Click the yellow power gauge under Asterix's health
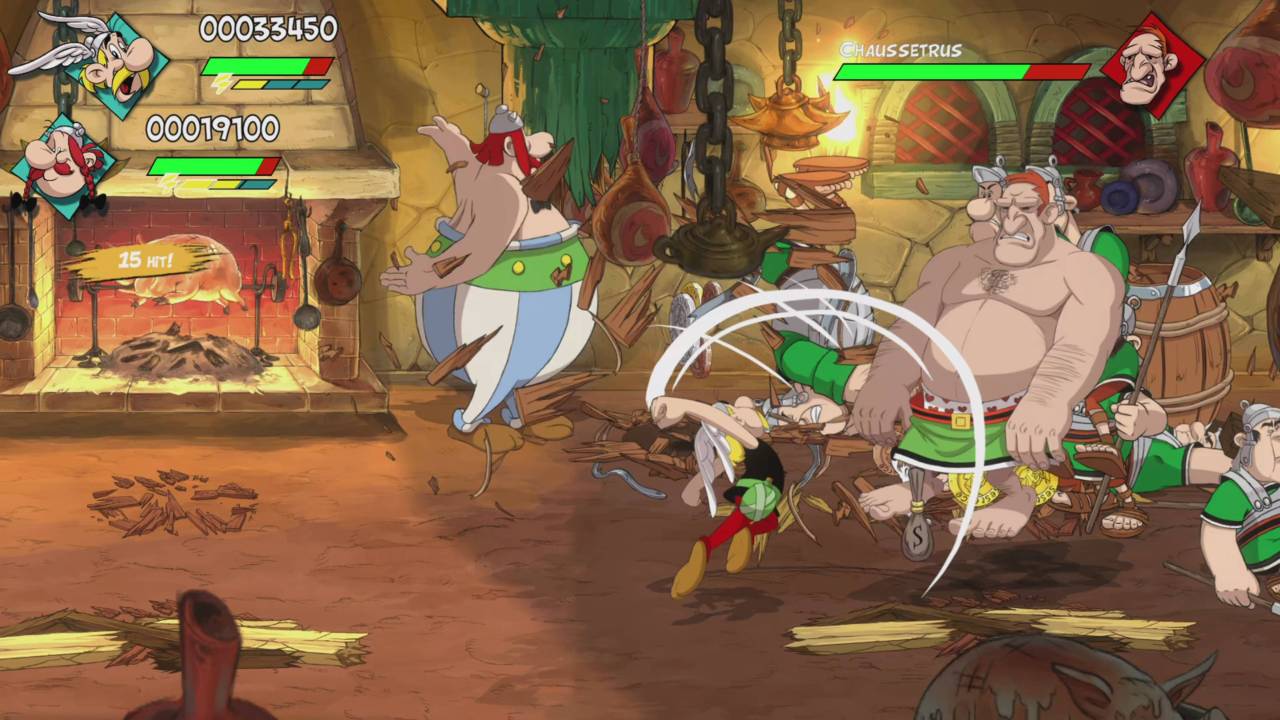 click(250, 83)
